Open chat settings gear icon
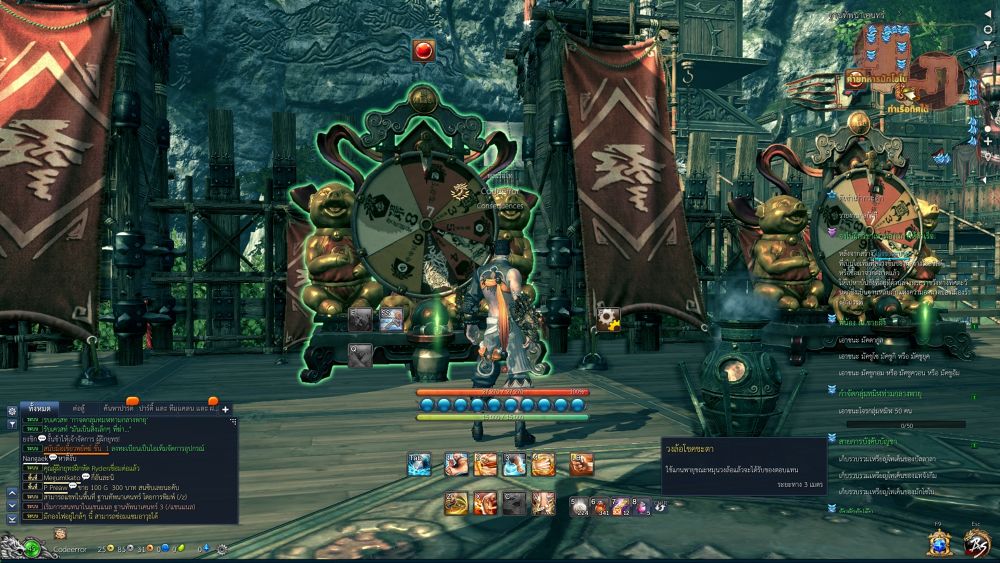Image resolution: width=1000 pixels, height=563 pixels. click(x=11, y=410)
